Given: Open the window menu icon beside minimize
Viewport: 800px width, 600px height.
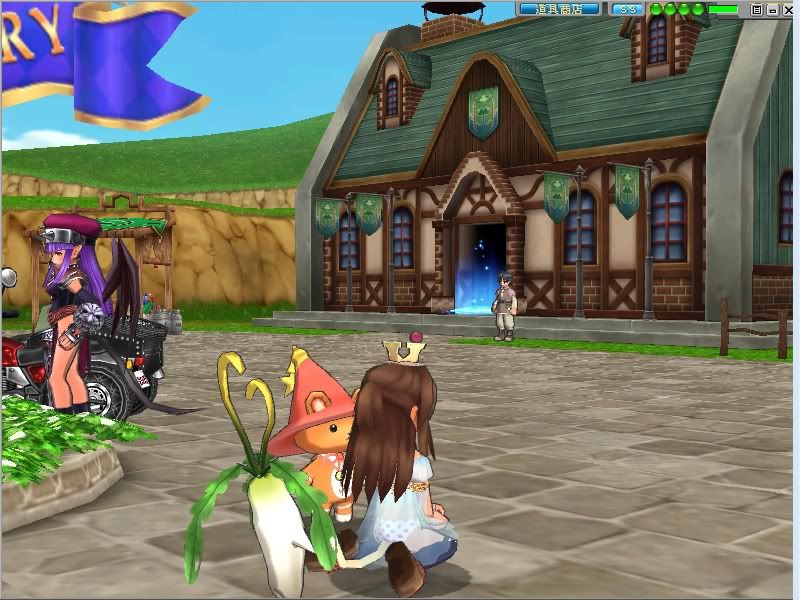Looking at the screenshot, I should (757, 9).
